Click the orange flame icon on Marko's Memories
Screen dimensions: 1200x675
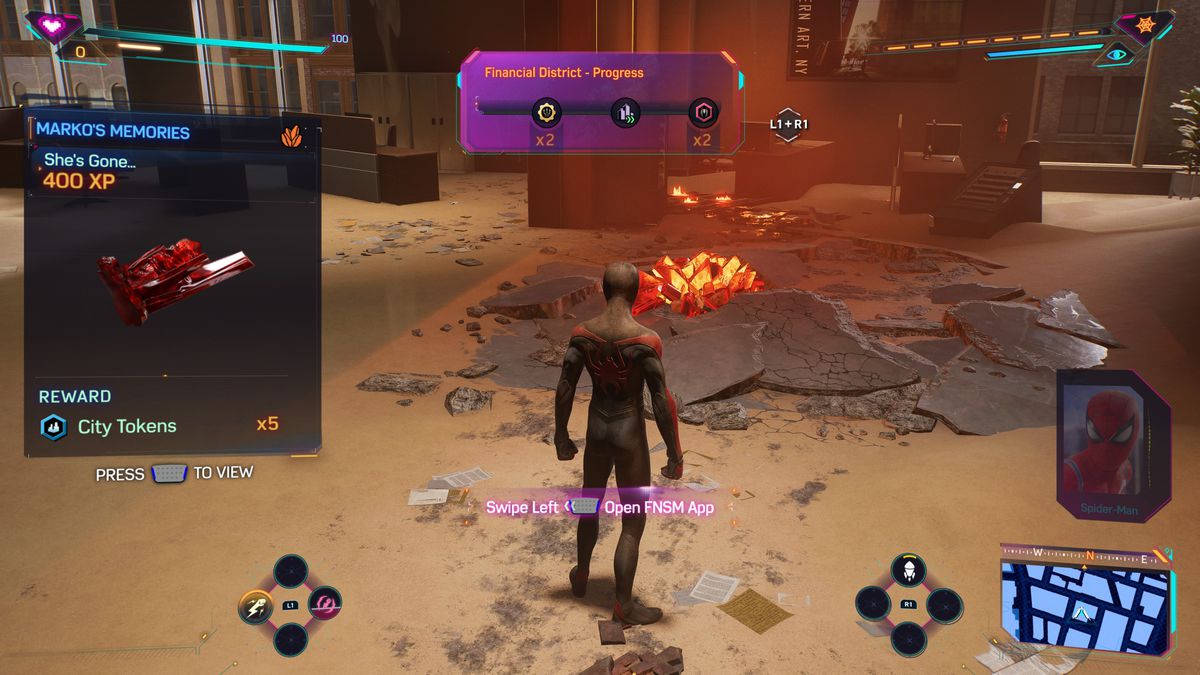pos(292,136)
